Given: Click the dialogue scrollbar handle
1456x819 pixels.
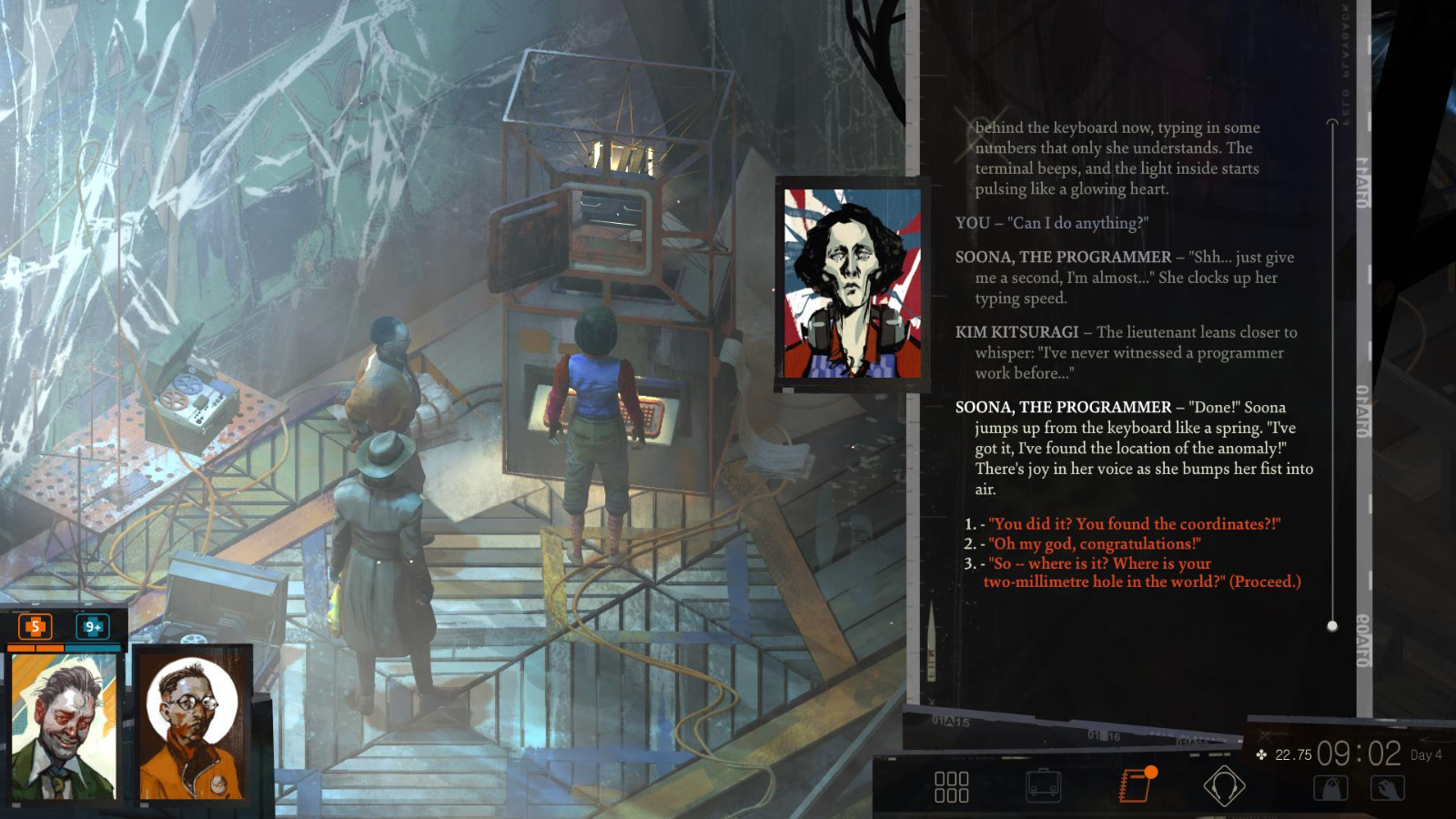Looking at the screenshot, I should [x=1333, y=624].
